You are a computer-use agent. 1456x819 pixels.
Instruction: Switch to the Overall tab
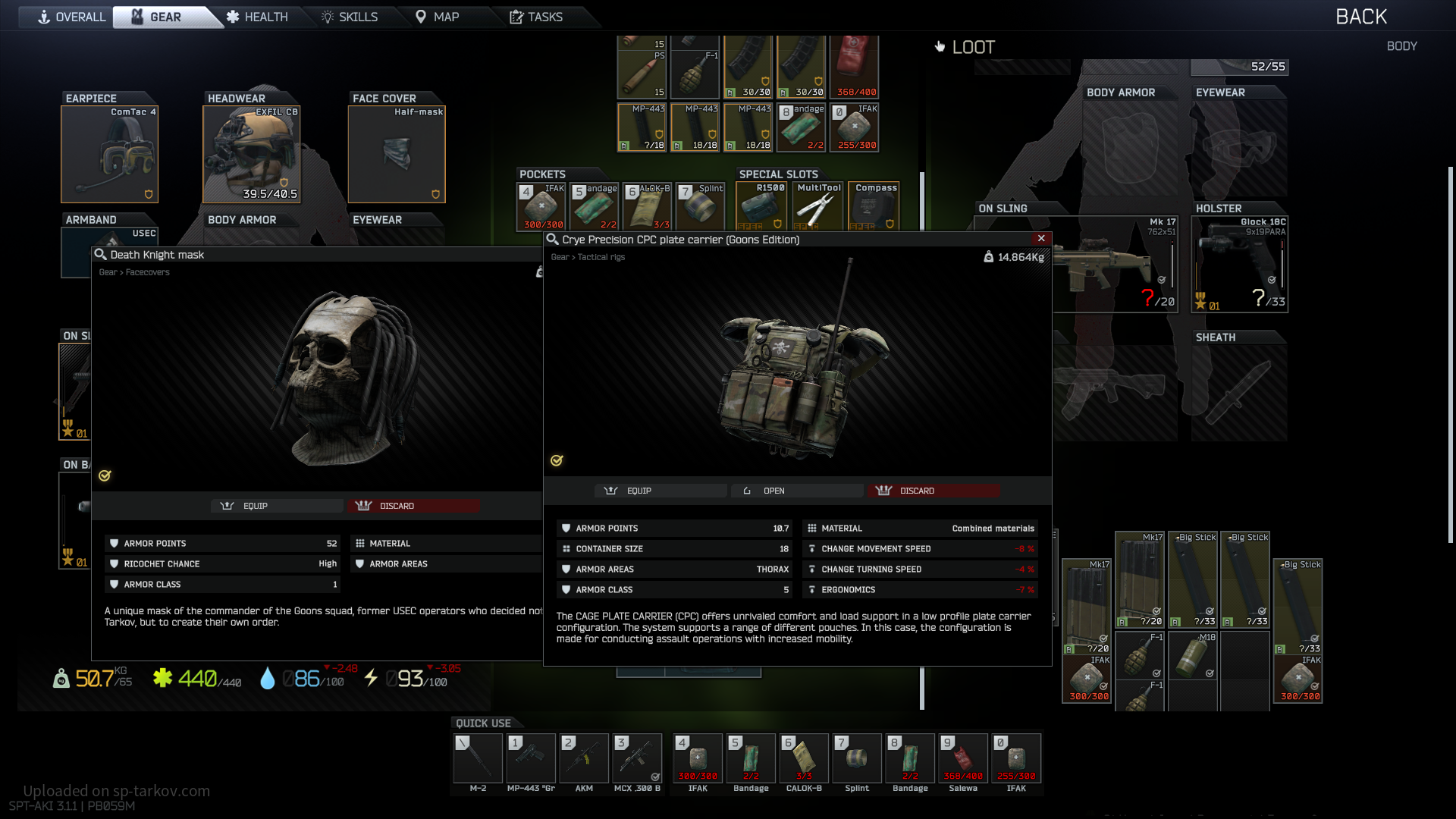[72, 17]
